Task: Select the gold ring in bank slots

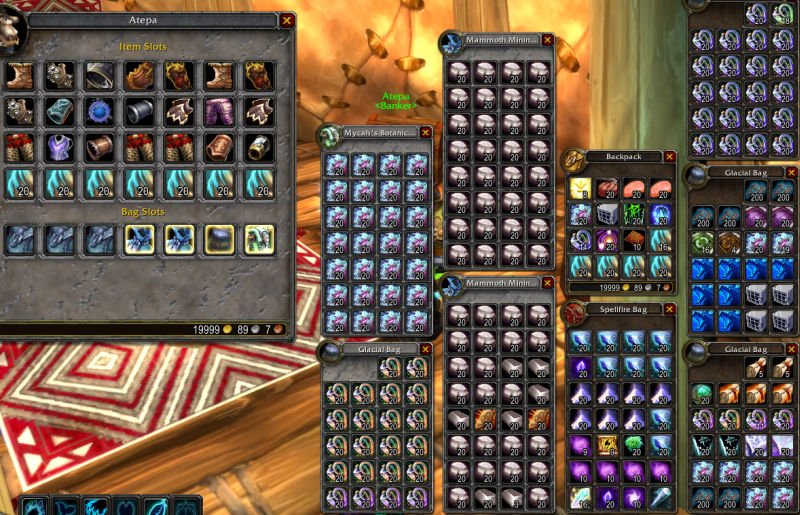Action: click(259, 147)
